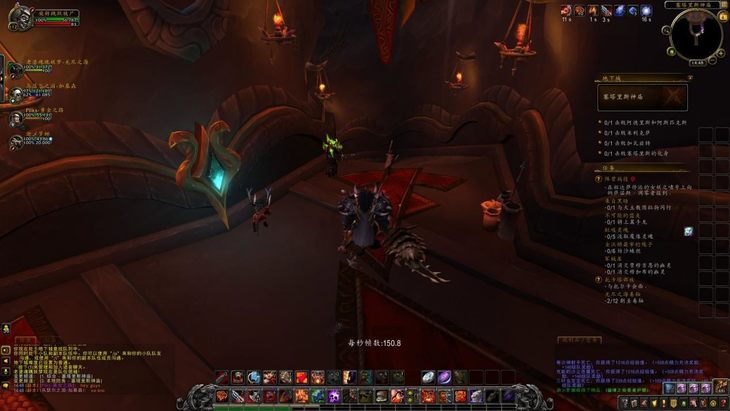Open the quest item button in tracker

pos(688,231)
